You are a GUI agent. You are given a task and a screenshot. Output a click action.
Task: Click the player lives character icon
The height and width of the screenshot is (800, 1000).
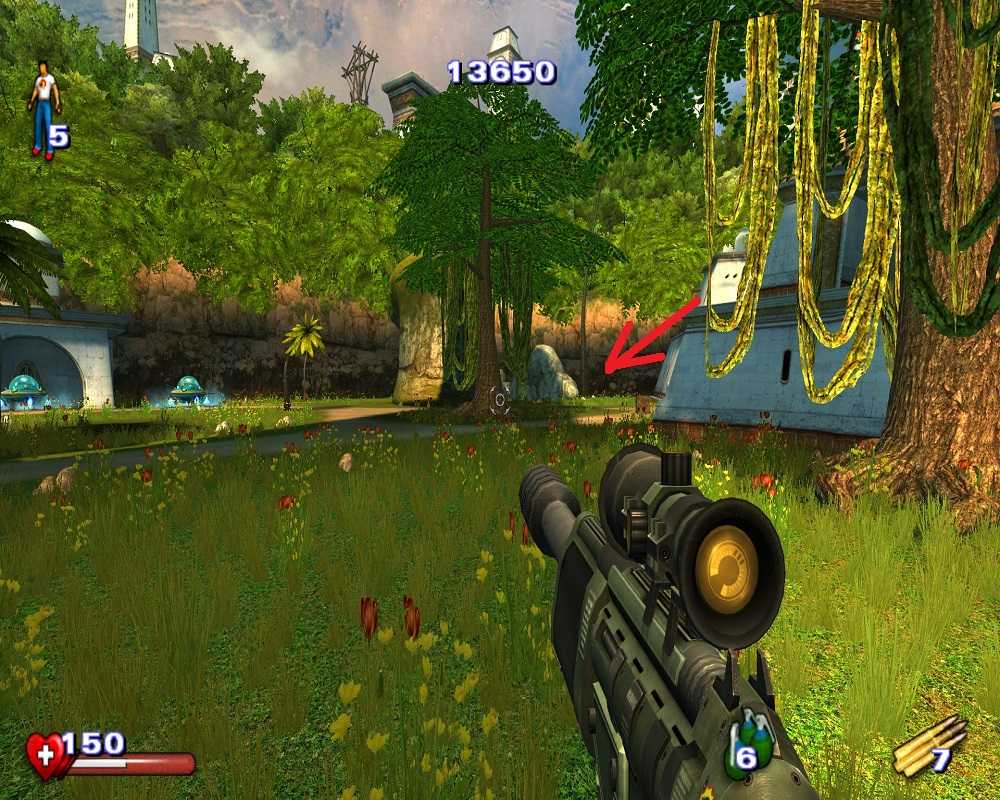(43, 110)
